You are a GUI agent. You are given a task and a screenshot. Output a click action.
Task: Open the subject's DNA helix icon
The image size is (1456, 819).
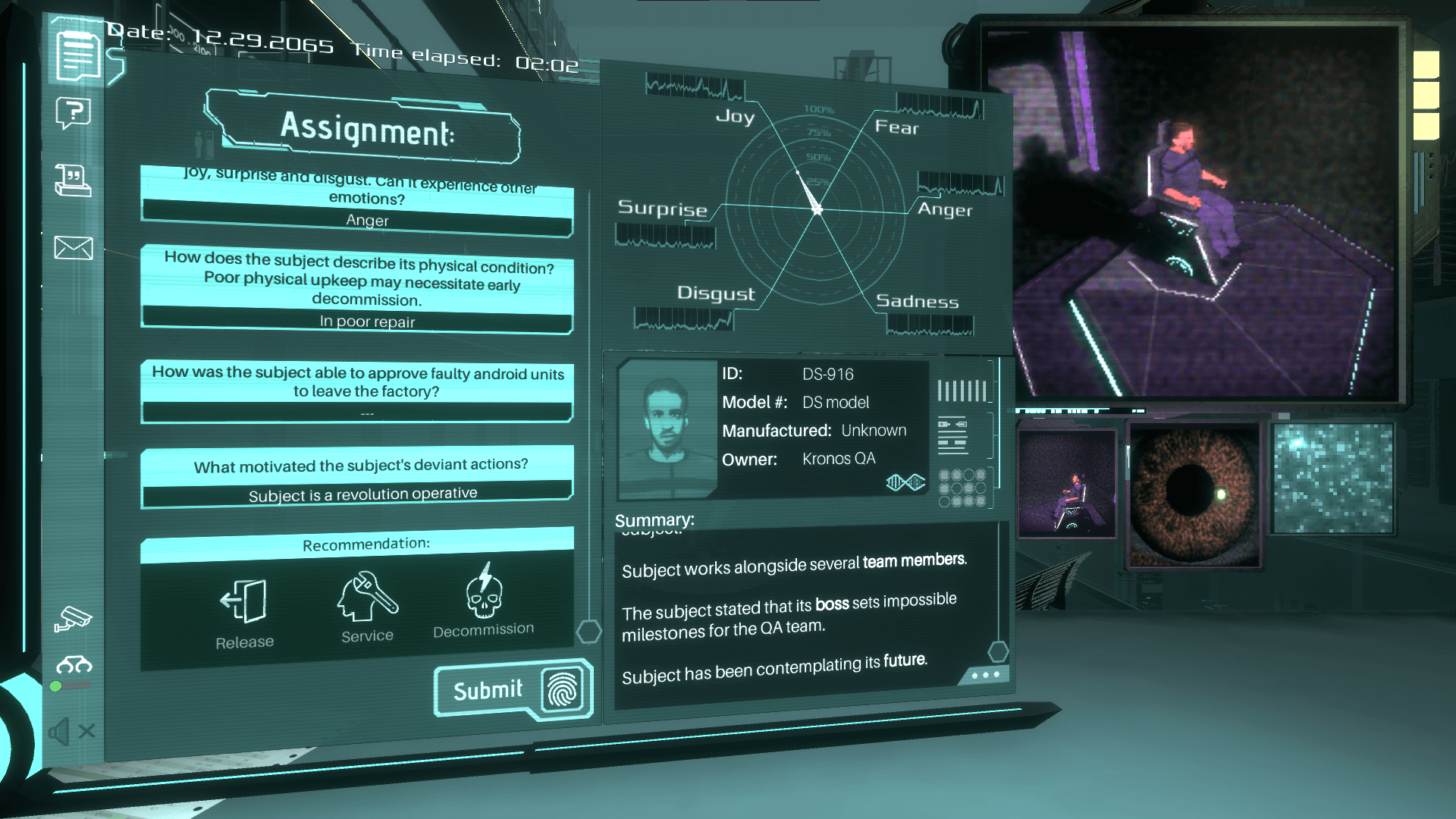(905, 482)
